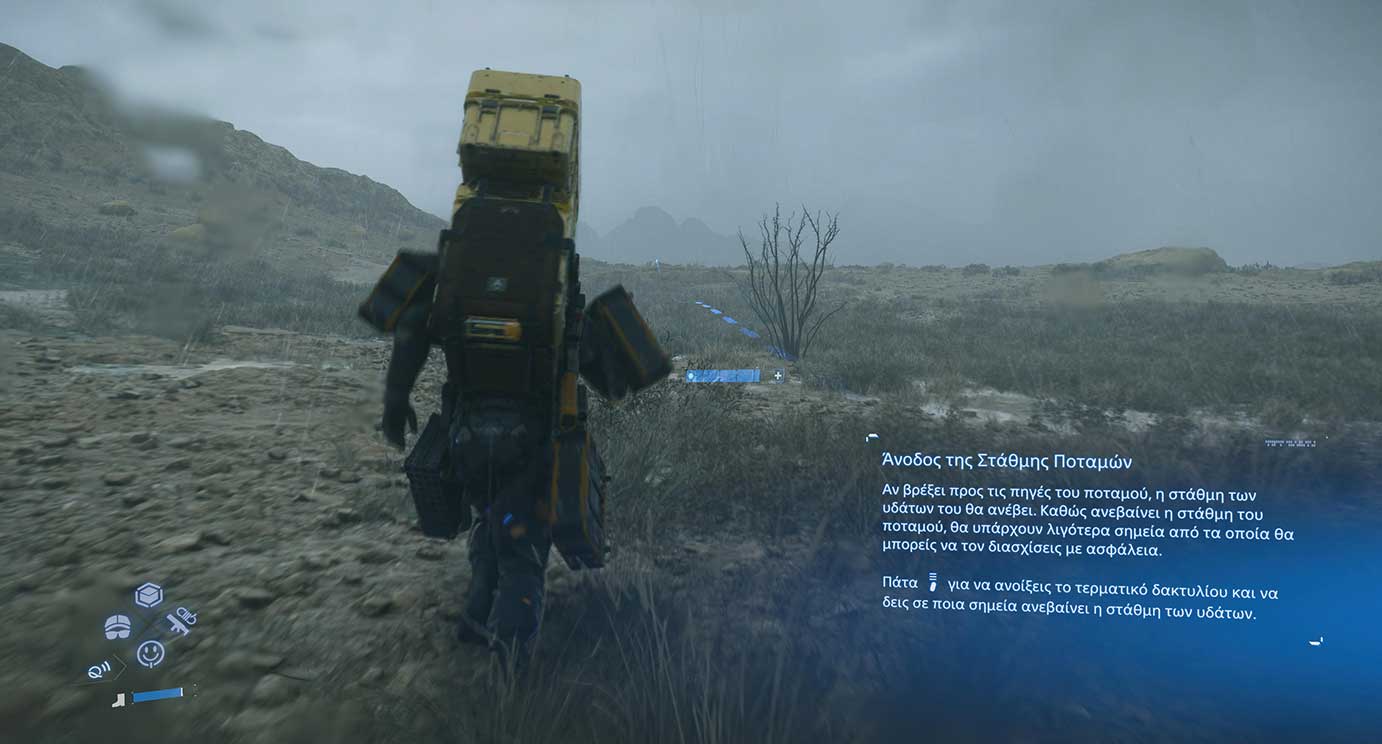Image resolution: width=1382 pixels, height=744 pixels.
Task: Select the cargo box icon
Action: point(149,595)
